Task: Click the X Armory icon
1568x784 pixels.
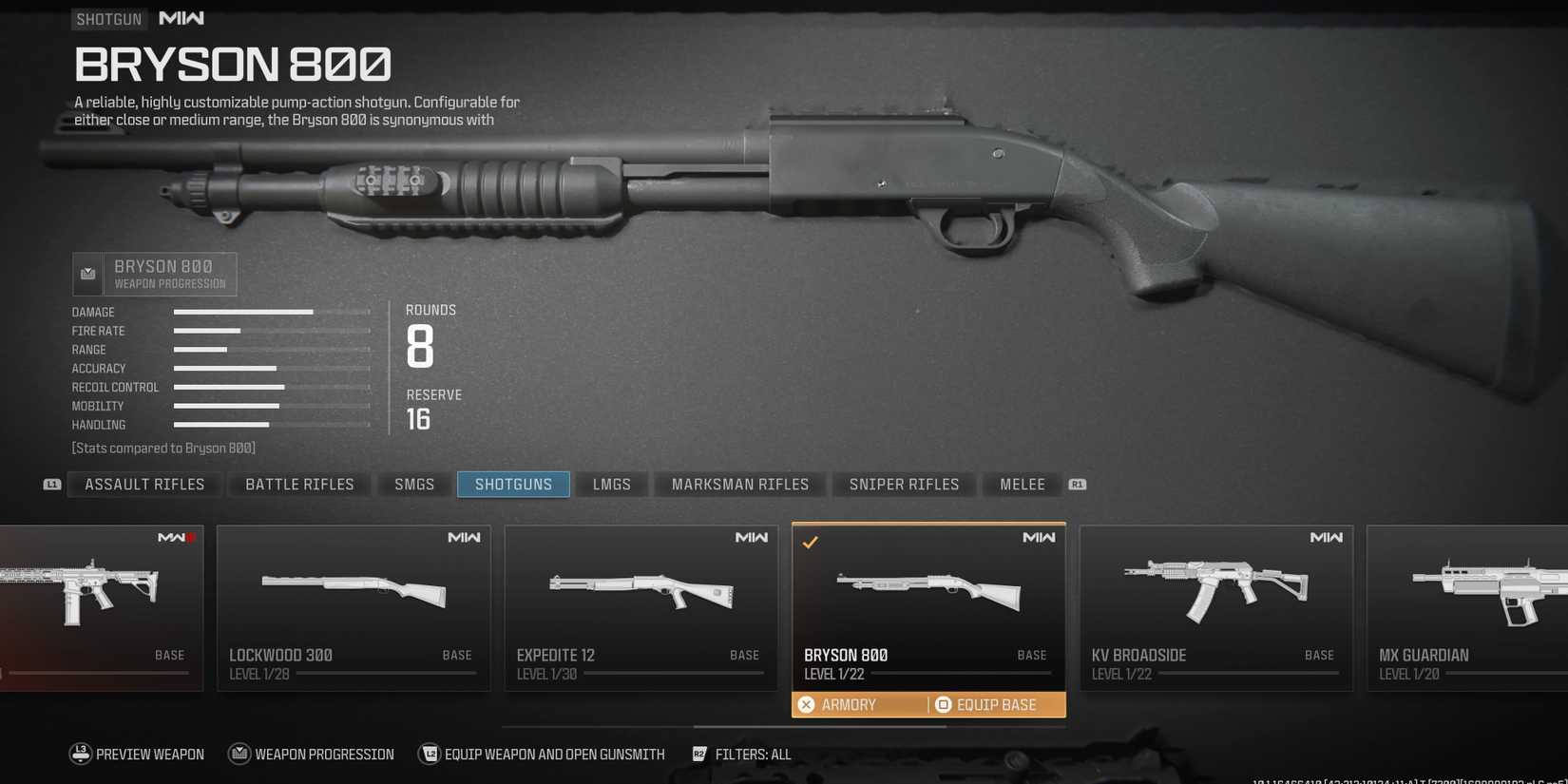Action: click(x=807, y=704)
